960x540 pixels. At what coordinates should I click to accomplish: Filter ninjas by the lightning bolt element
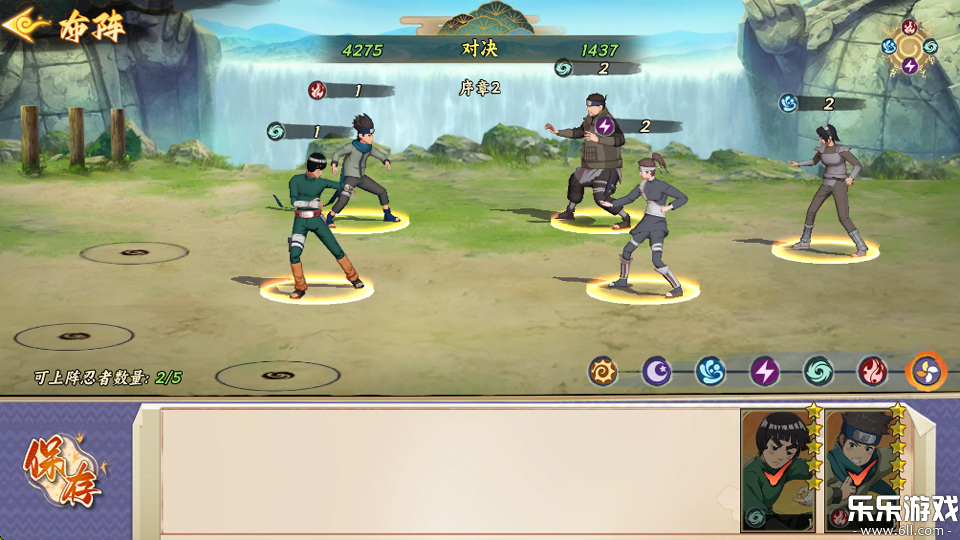(764, 372)
